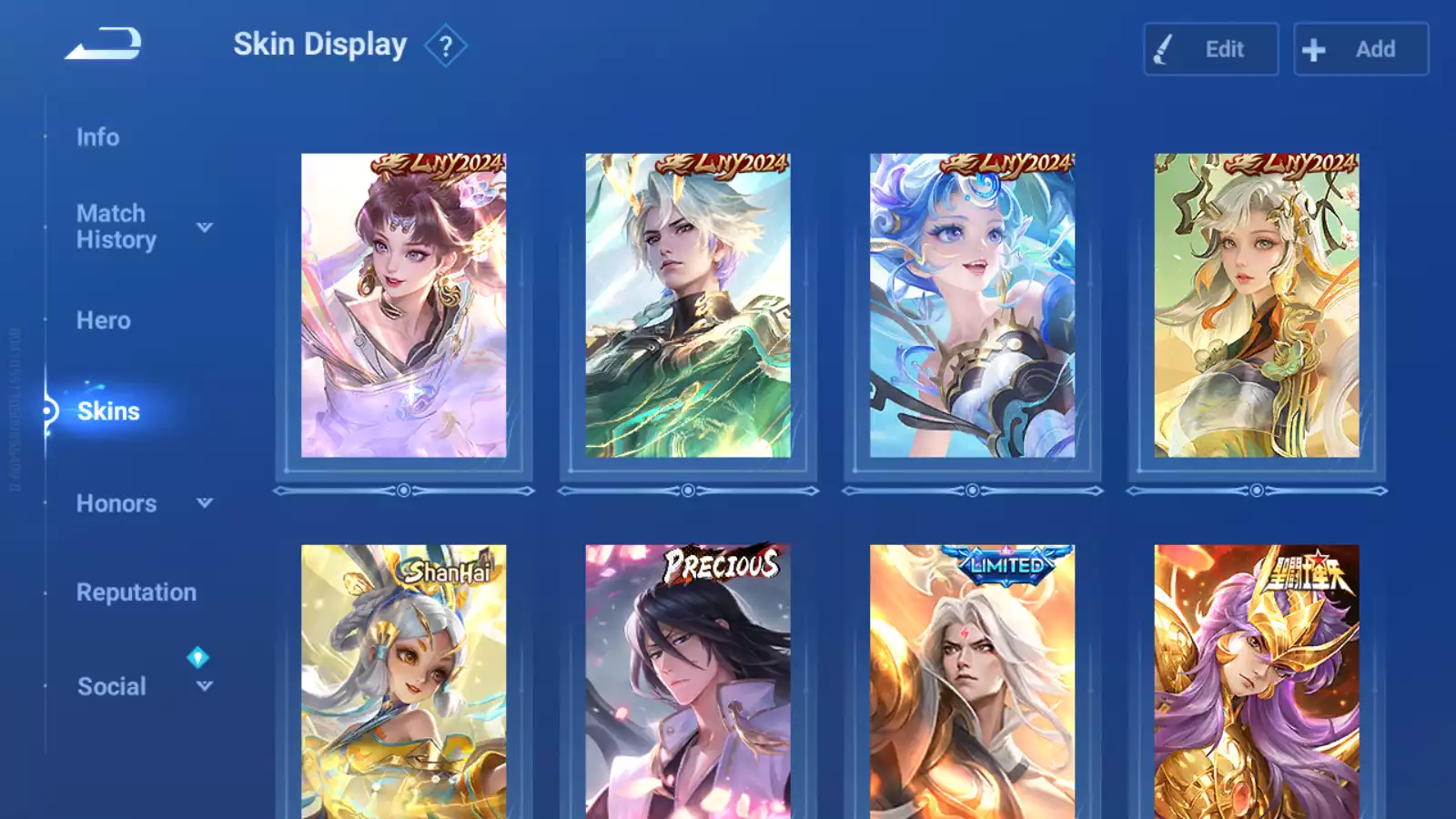Select the Skins tab
Screen dimensions: 1456x819
point(108,411)
